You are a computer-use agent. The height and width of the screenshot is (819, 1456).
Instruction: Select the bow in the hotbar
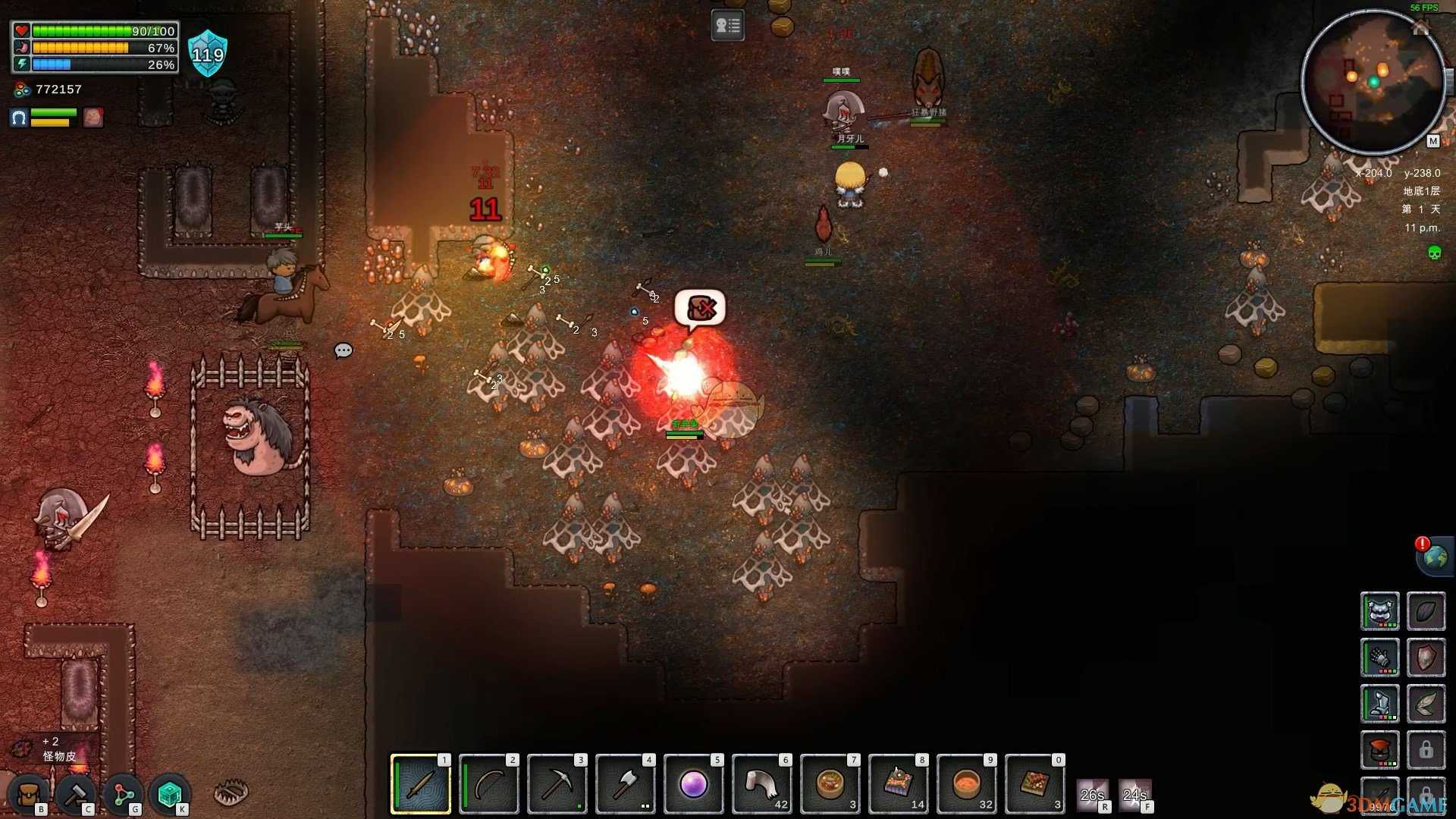click(x=489, y=784)
